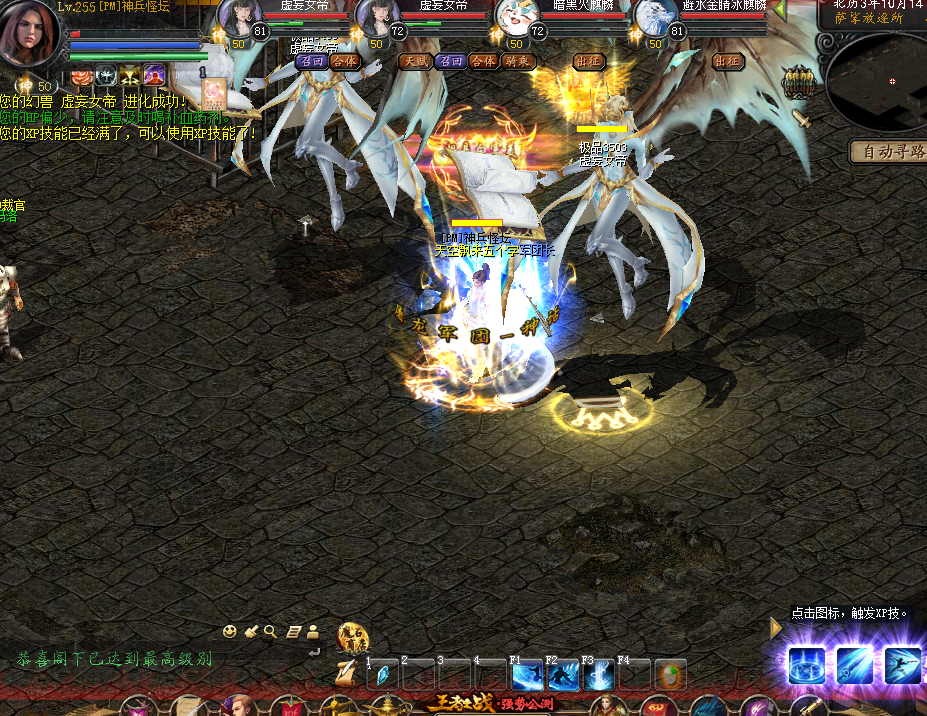Click the 天赋 talent button
The width and height of the screenshot is (927, 716).
(x=415, y=61)
